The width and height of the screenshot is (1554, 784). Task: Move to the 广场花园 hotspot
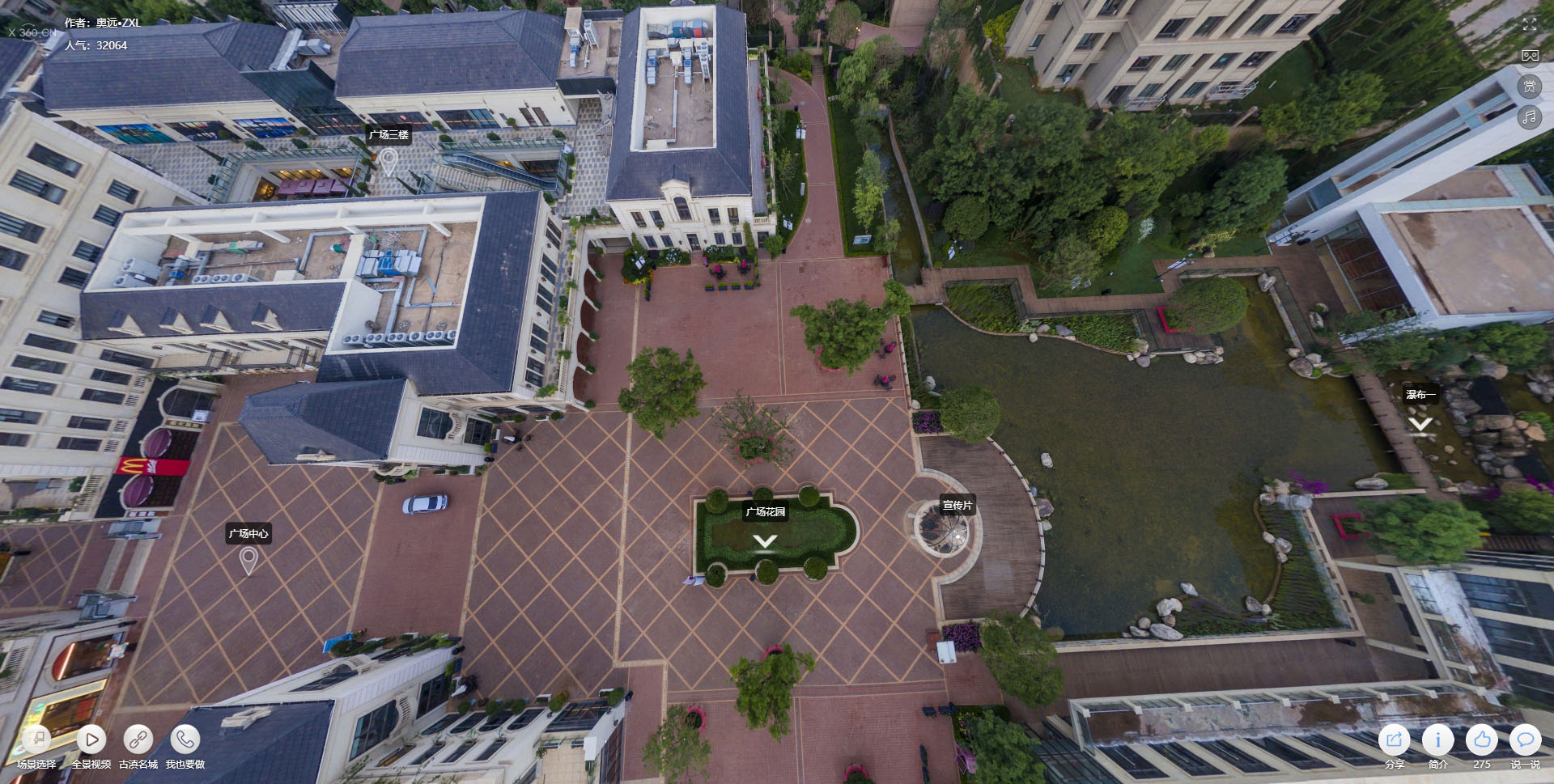point(765,540)
